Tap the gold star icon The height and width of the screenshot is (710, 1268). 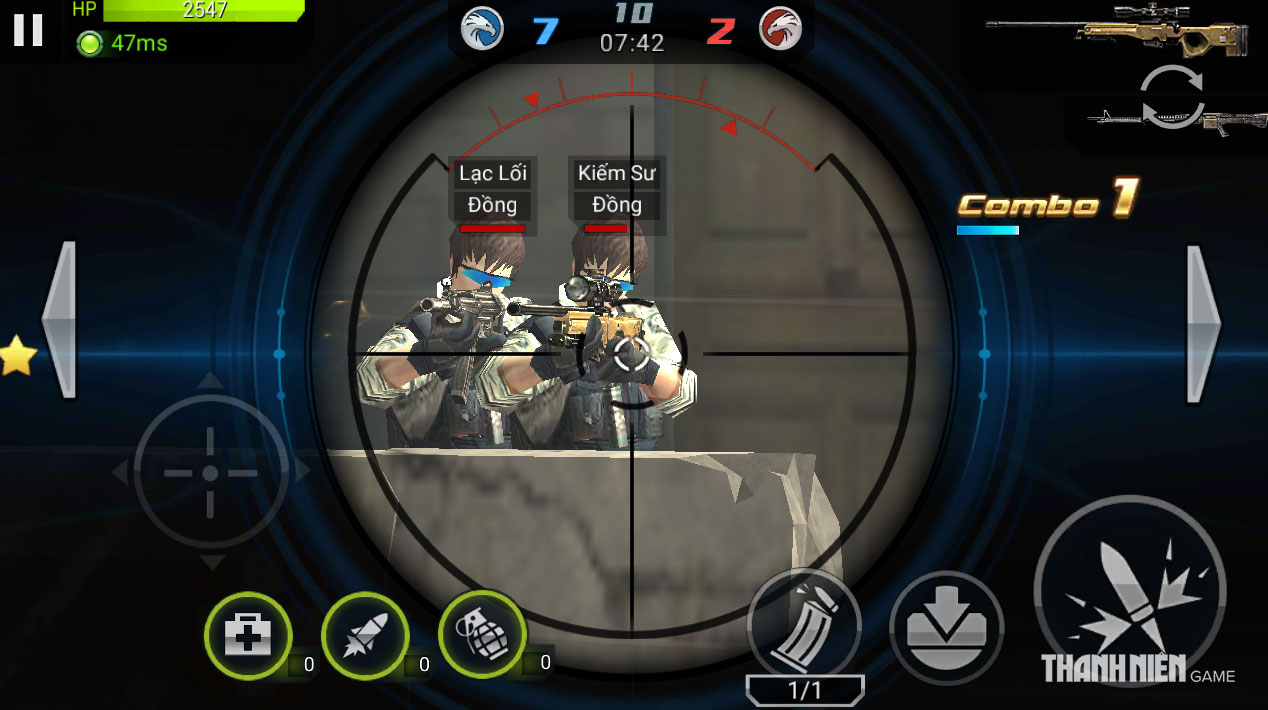15,357
